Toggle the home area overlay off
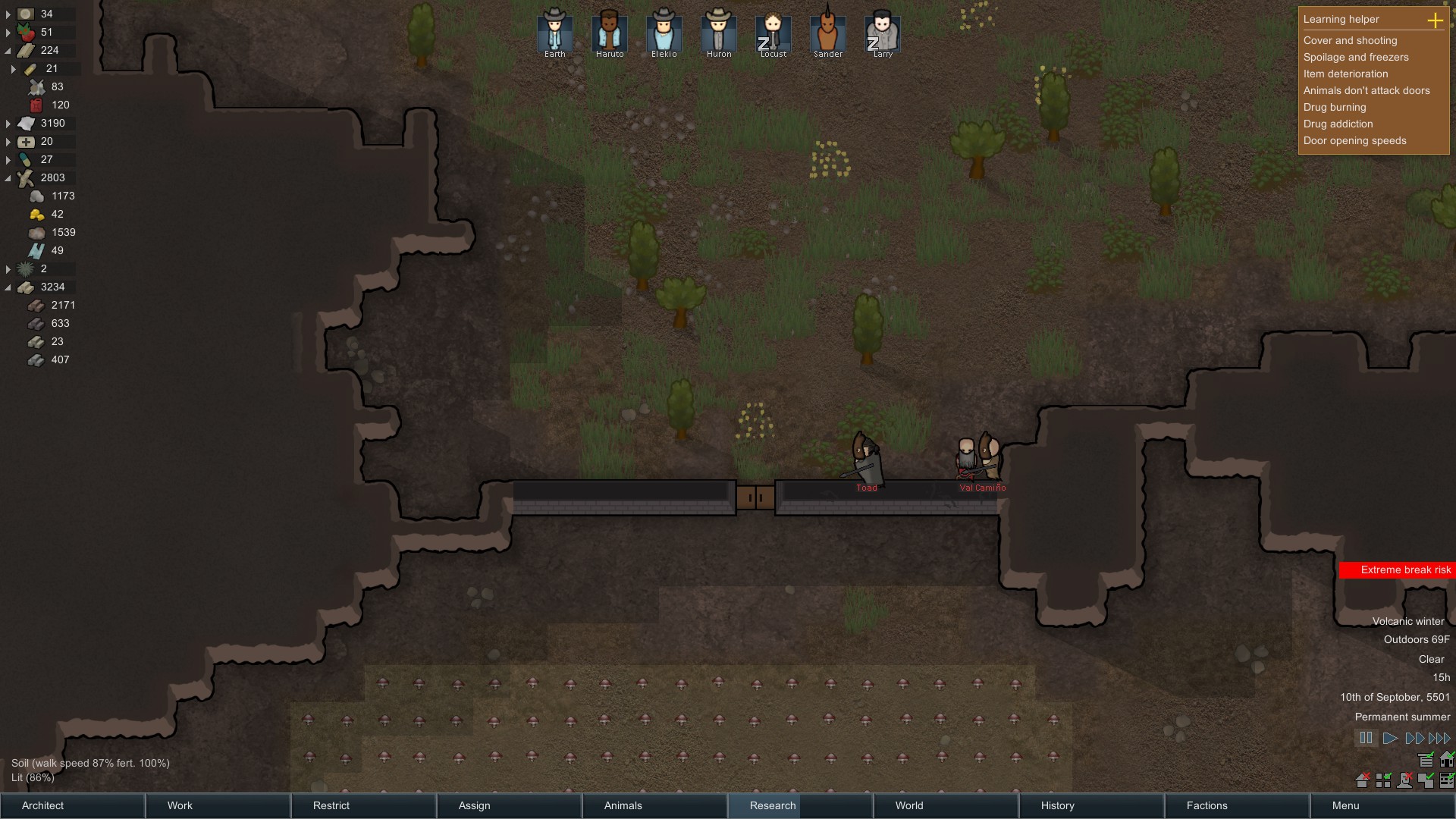The height and width of the screenshot is (819, 1456). (1363, 780)
